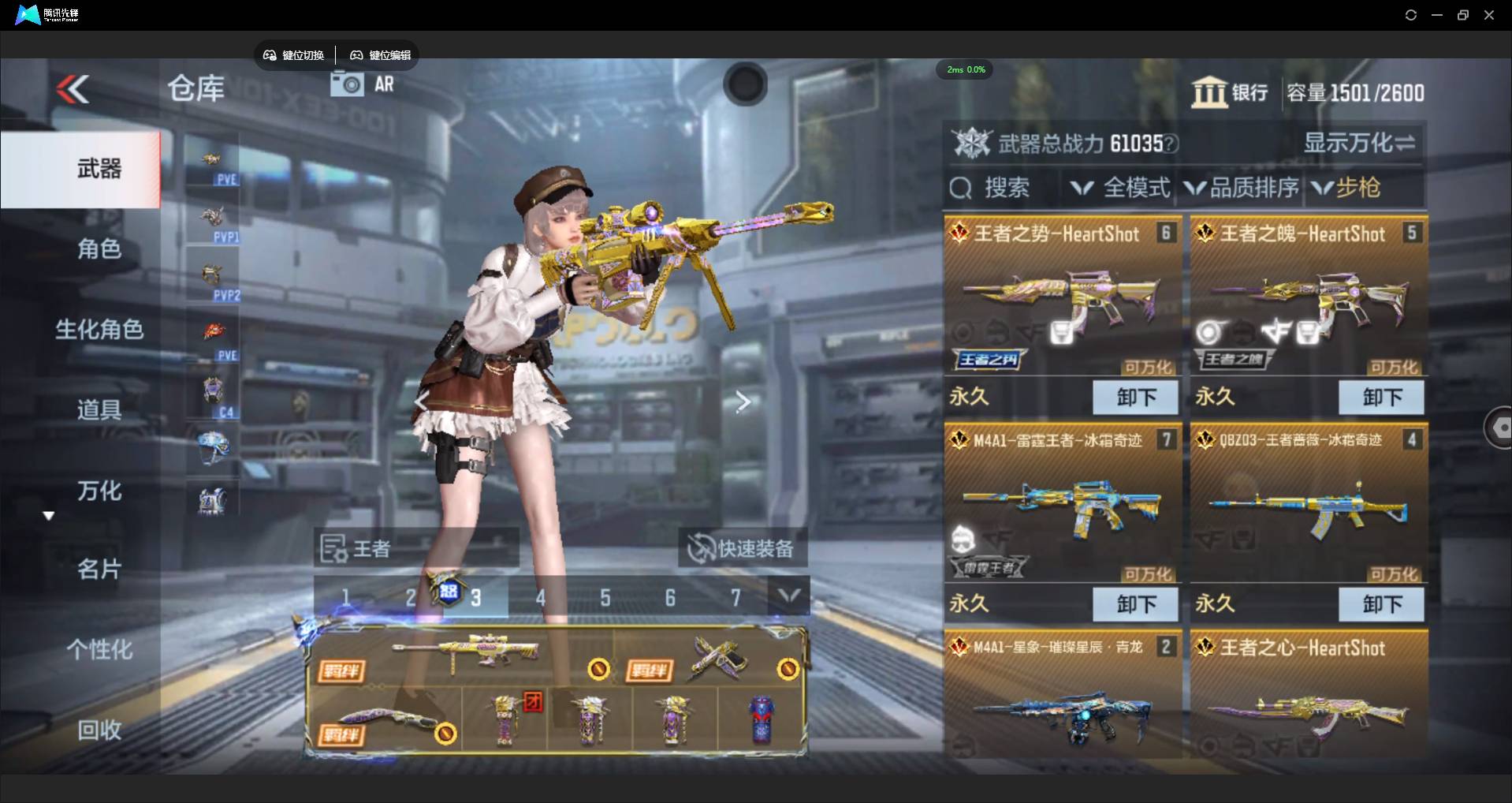Open the 个性化 category
Image resolution: width=1512 pixels, height=803 pixels.
tap(99, 649)
